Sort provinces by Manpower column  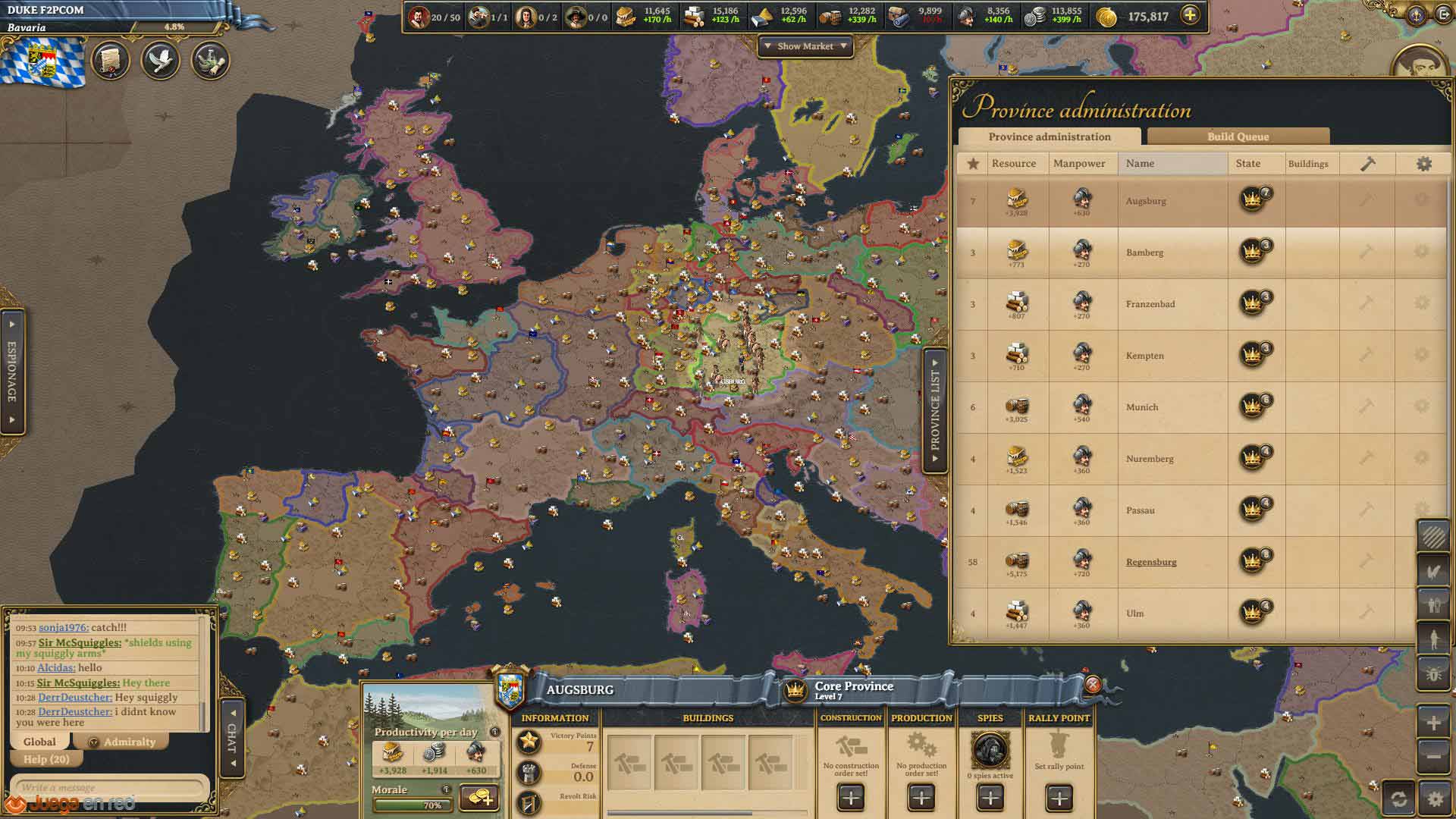(1078, 163)
